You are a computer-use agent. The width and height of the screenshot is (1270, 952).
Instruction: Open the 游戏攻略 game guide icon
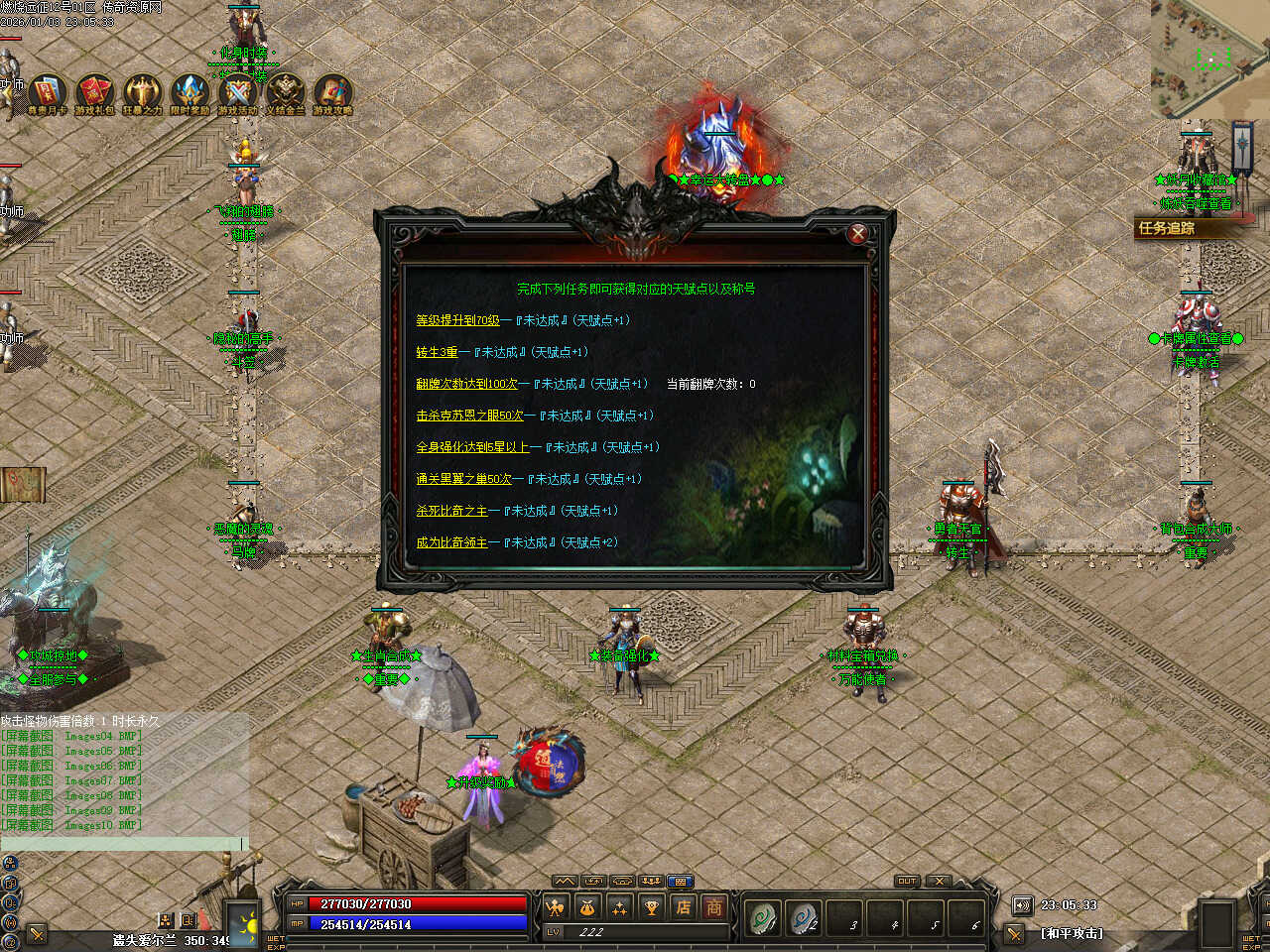click(x=332, y=92)
